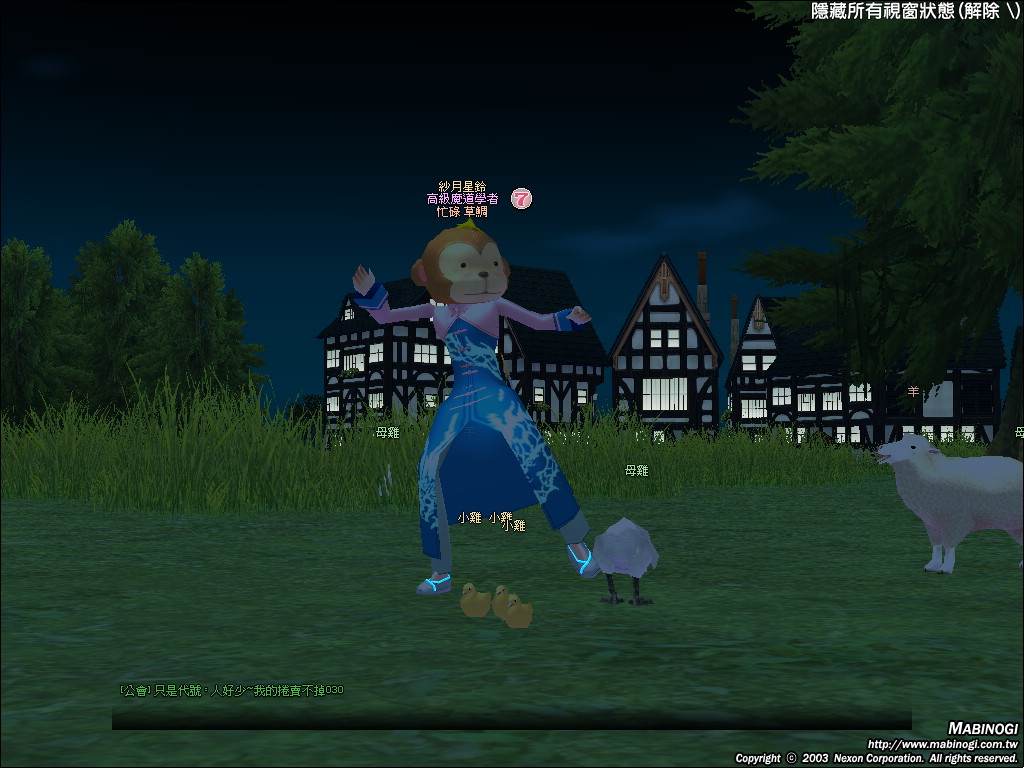The width and height of the screenshot is (1024, 768).
Task: Click the dark chat input bar
Action: [511, 720]
